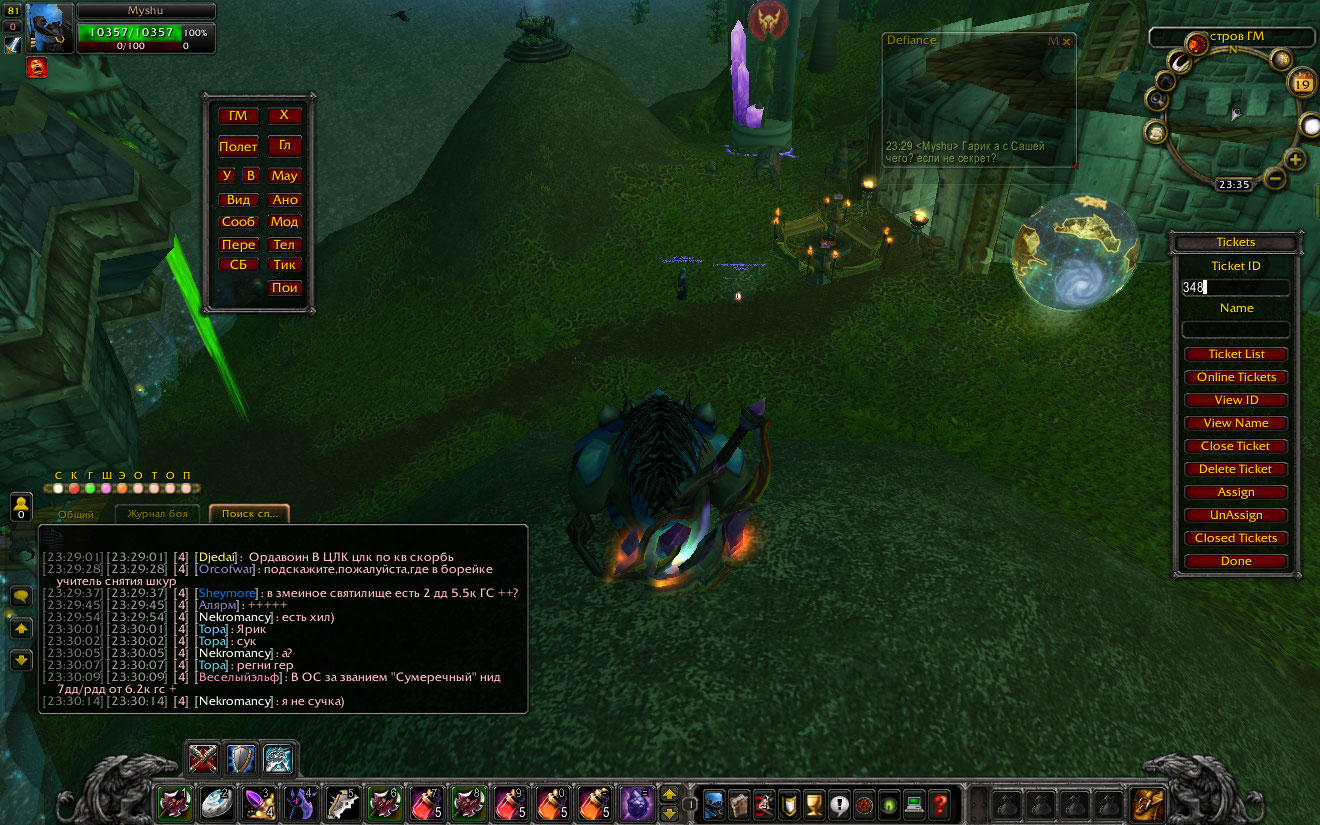
Task: Switch to the Журнал боя chat tab
Action: pos(157,514)
